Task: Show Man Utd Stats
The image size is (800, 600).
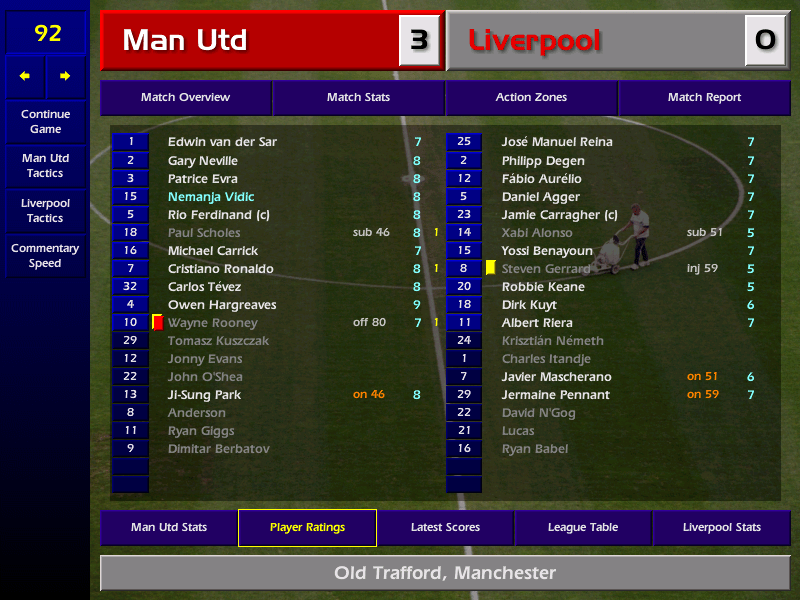Action: (x=168, y=527)
